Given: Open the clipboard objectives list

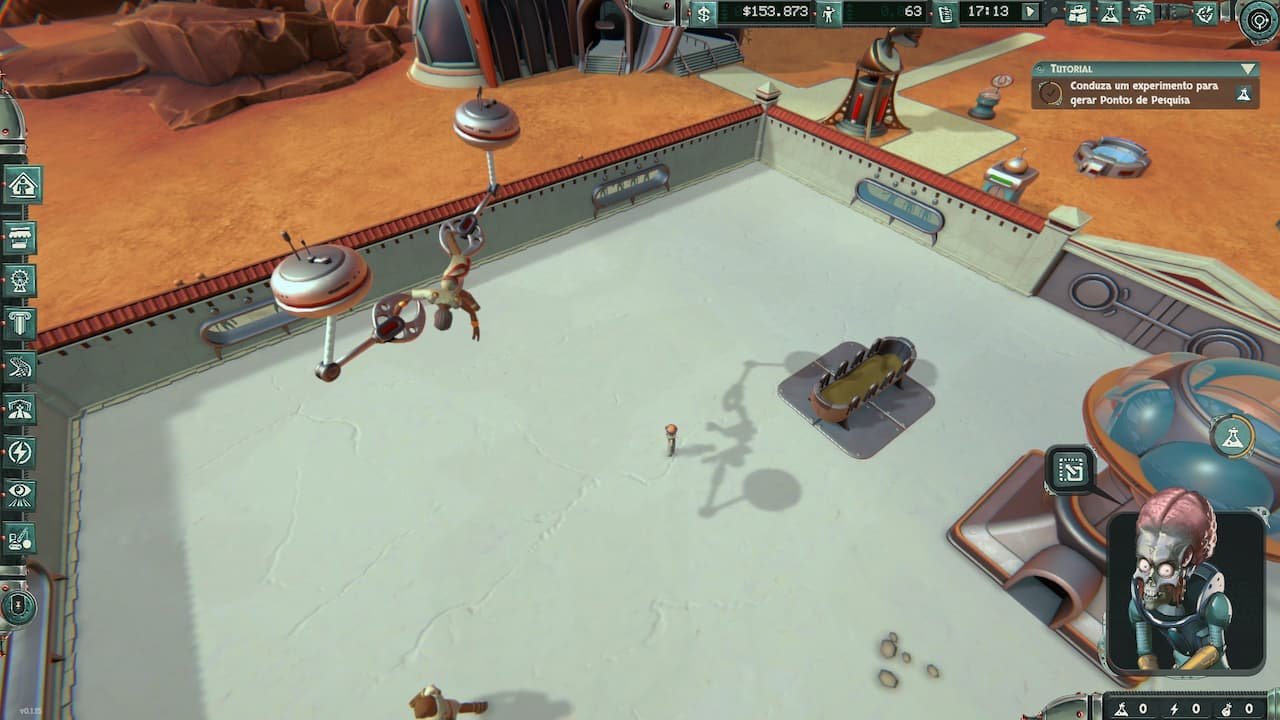Looking at the screenshot, I should coord(945,13).
